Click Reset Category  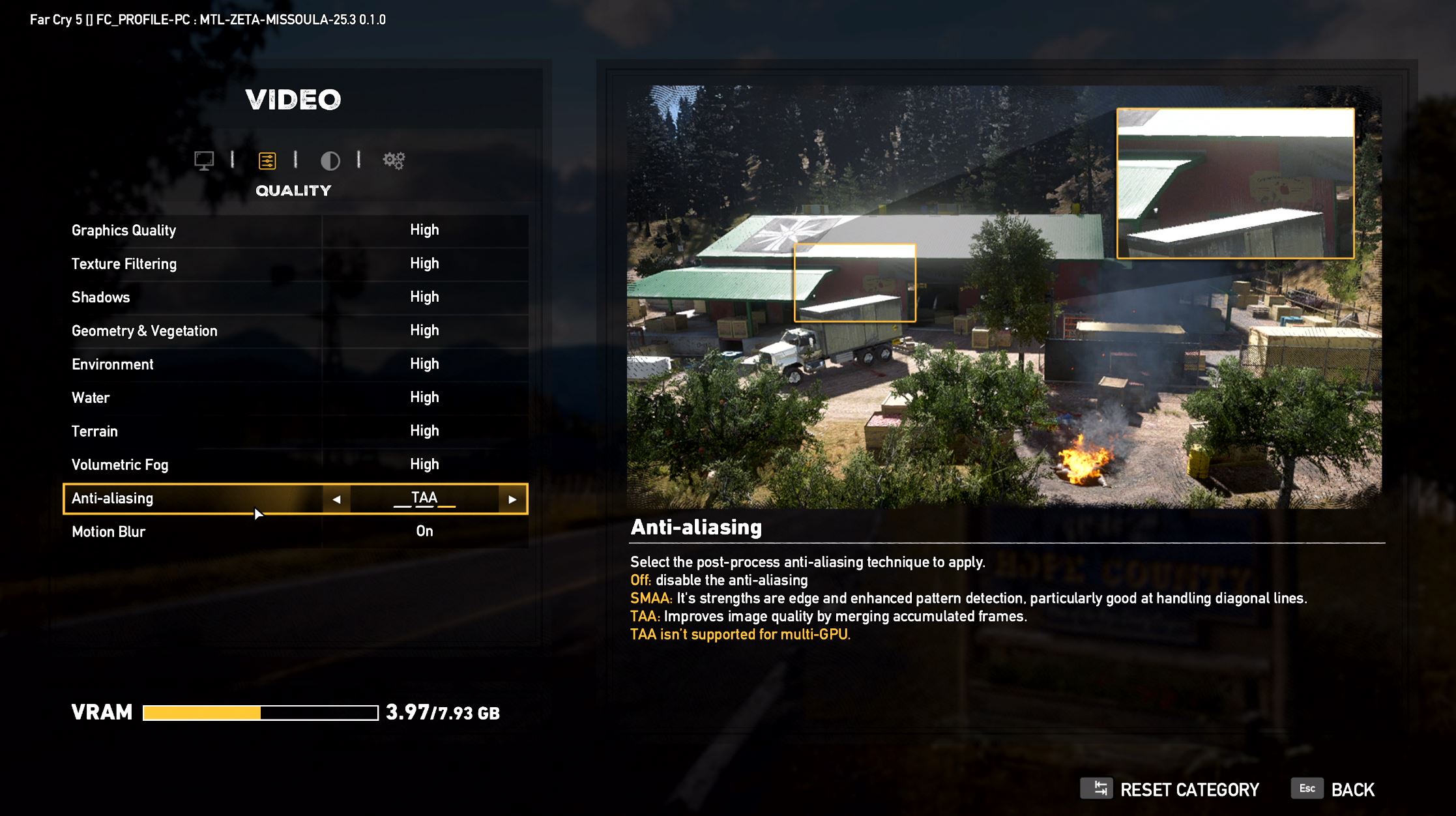tap(1172, 790)
